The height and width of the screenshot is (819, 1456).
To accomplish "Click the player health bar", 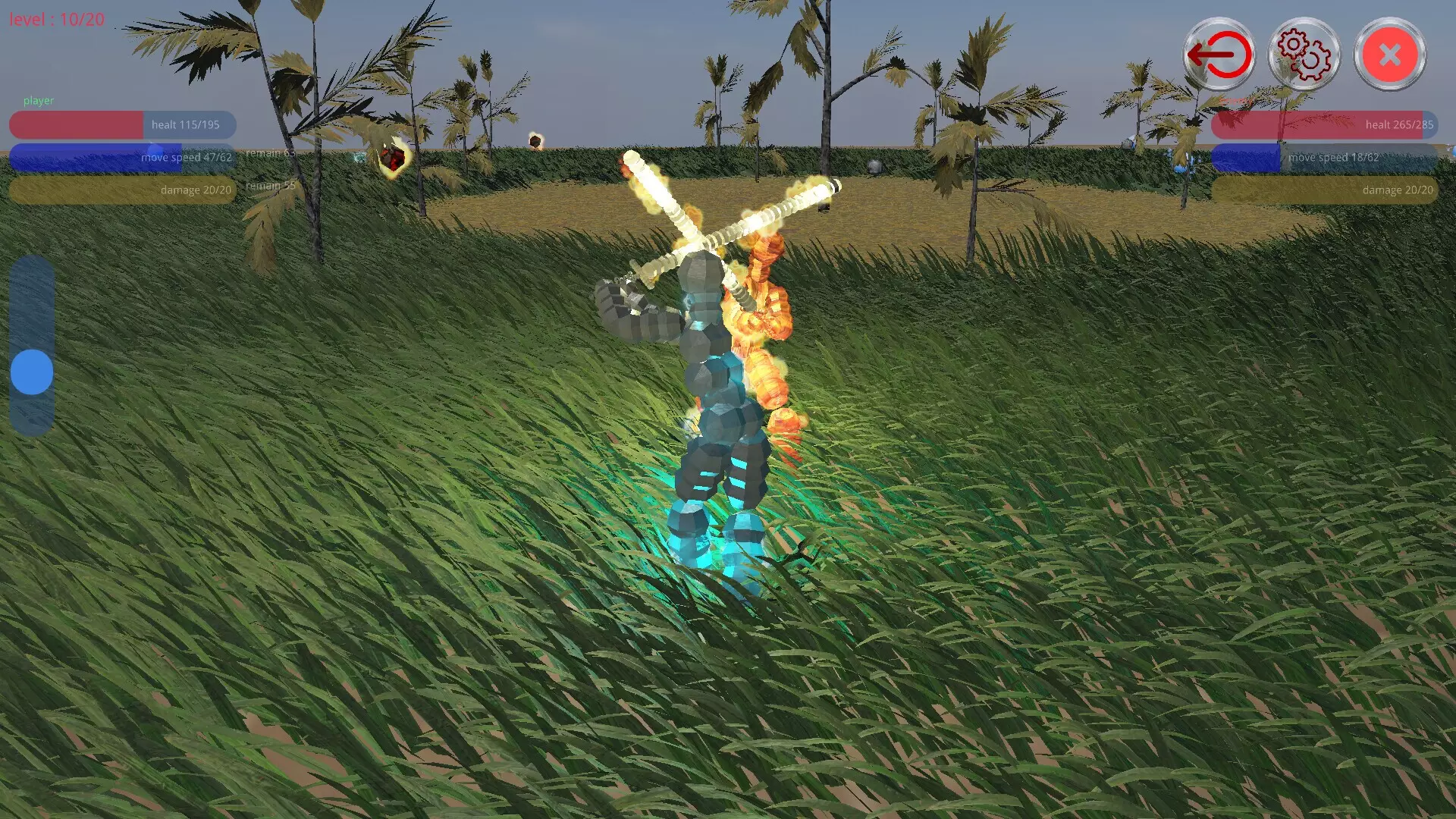I will (121, 124).
